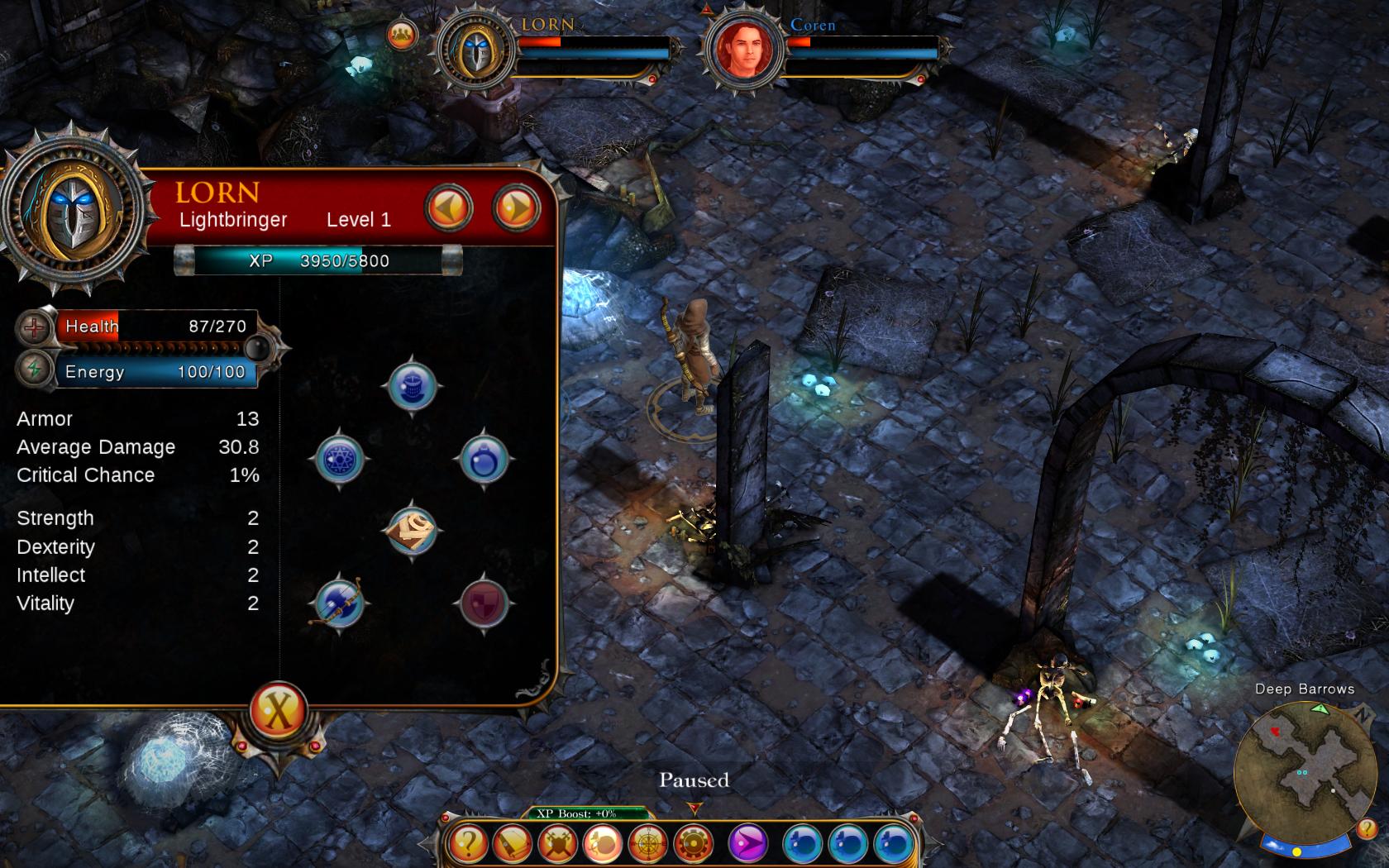Open the journal book button

point(513,844)
